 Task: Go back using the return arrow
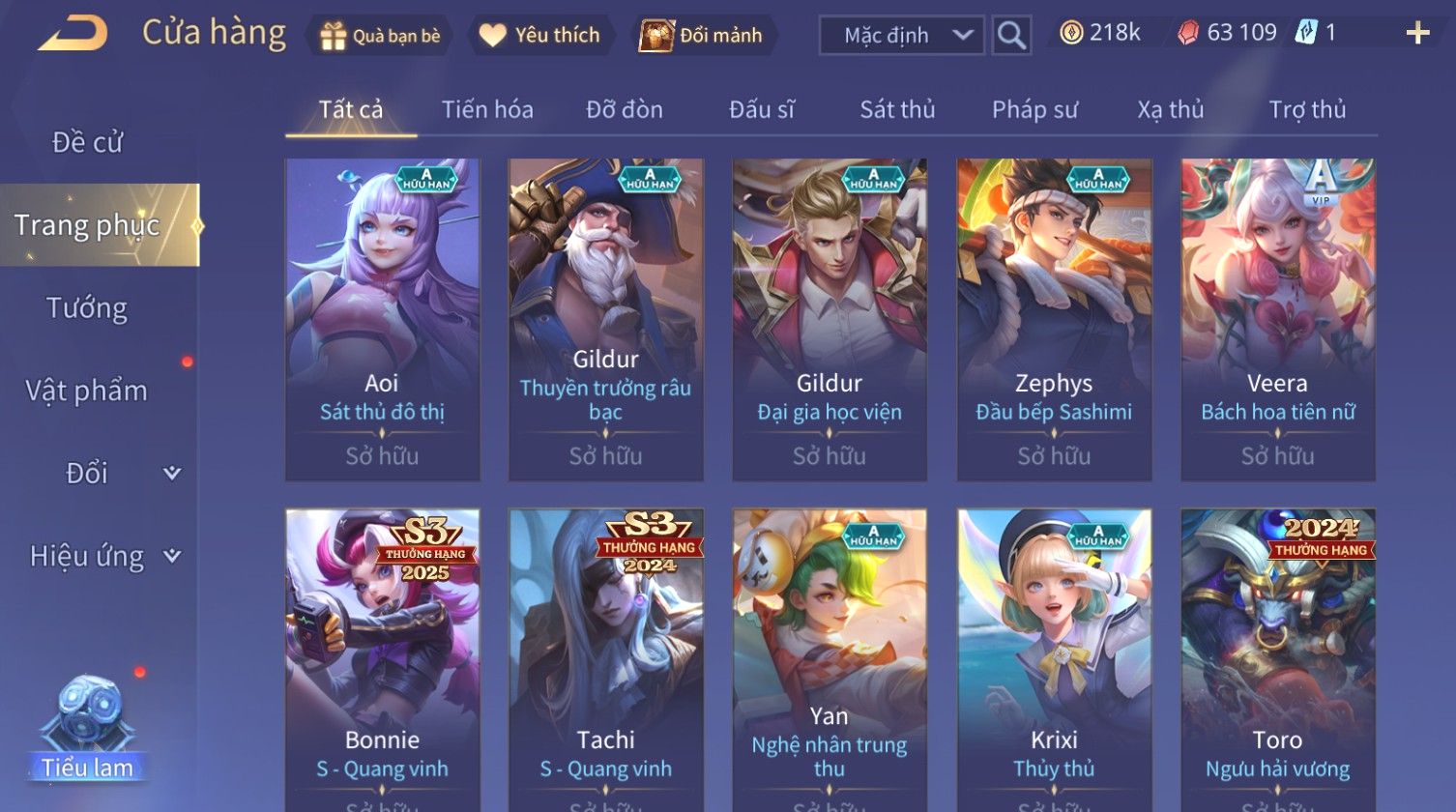[73, 35]
